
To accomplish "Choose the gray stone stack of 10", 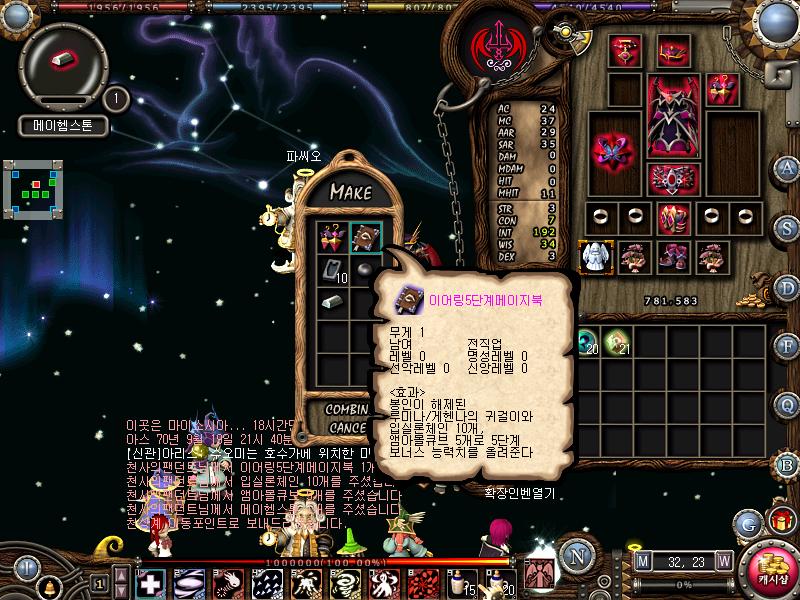I will [332, 269].
